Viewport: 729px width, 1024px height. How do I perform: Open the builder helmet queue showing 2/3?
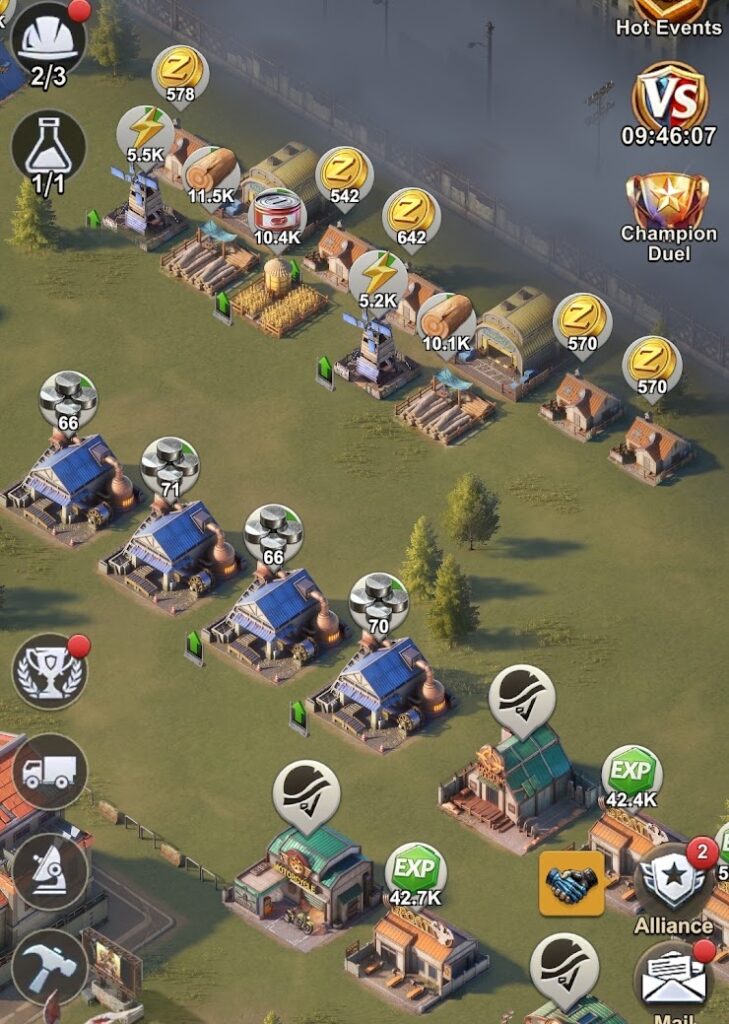point(47,44)
